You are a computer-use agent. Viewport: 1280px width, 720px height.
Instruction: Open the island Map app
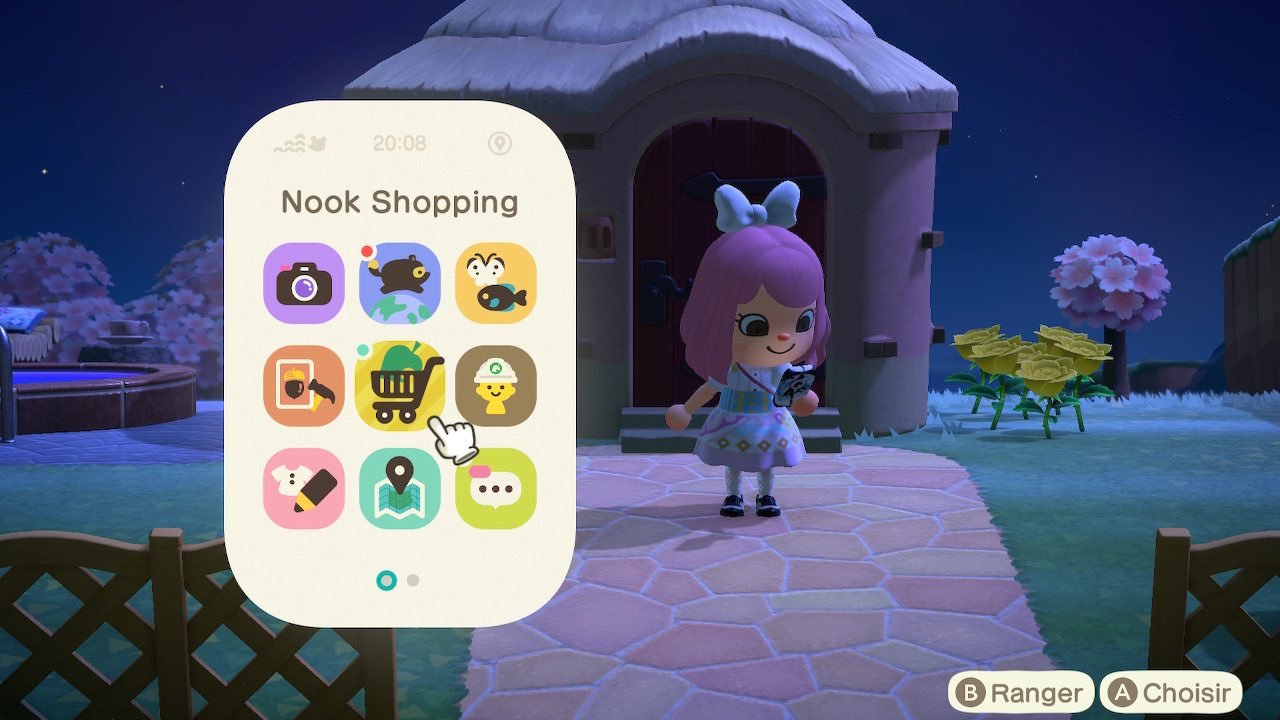400,488
